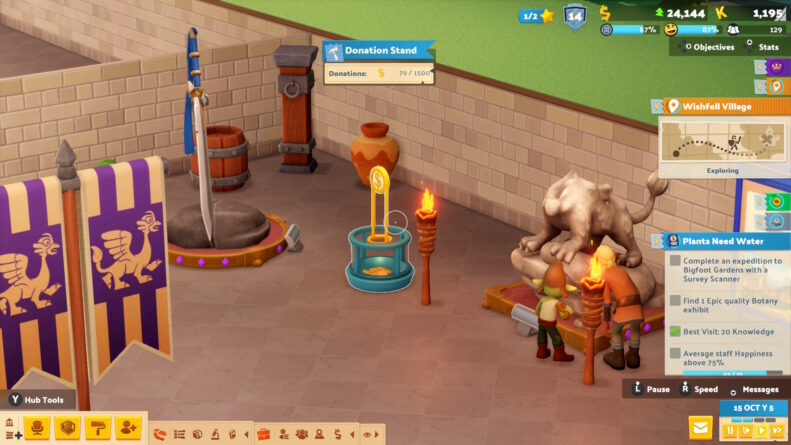
Task: Select the paint roller decoration tool
Action: (97, 428)
